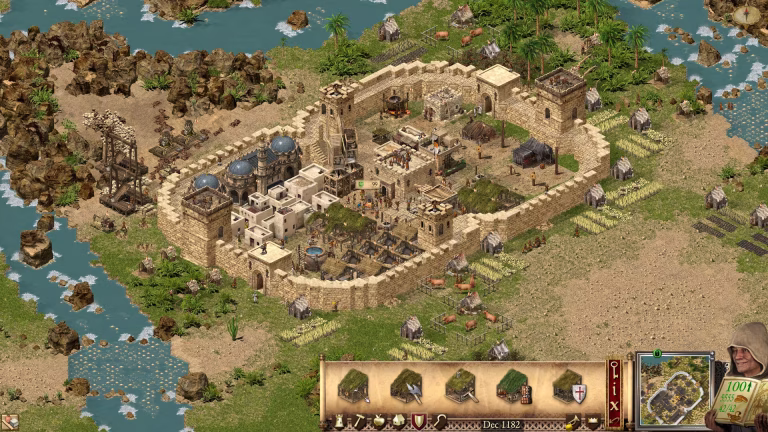Choose the workshop with the leather armour rack
This screenshot has height=432, width=768.
click(514, 386)
